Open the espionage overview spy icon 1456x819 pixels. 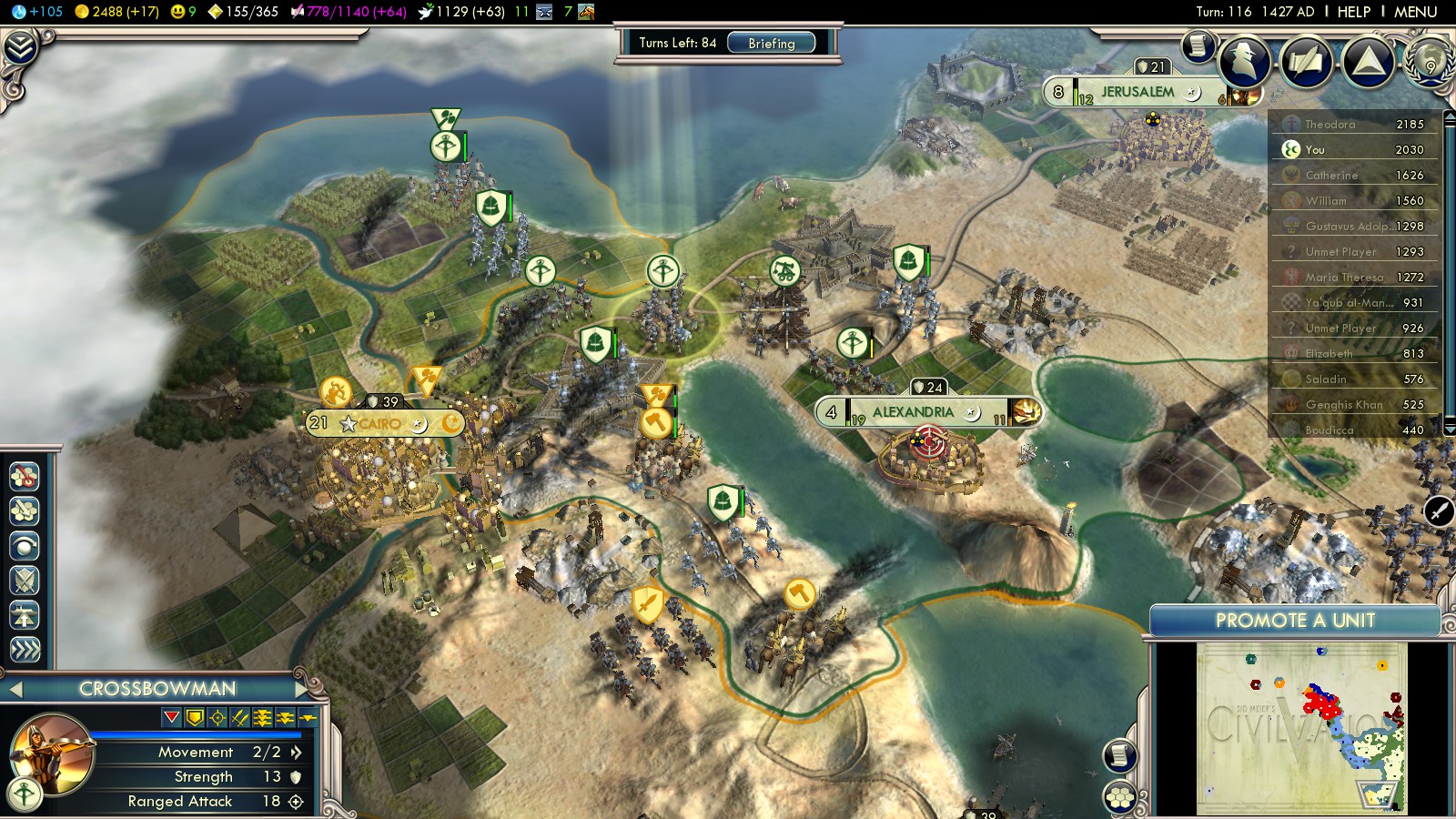coord(1244,62)
